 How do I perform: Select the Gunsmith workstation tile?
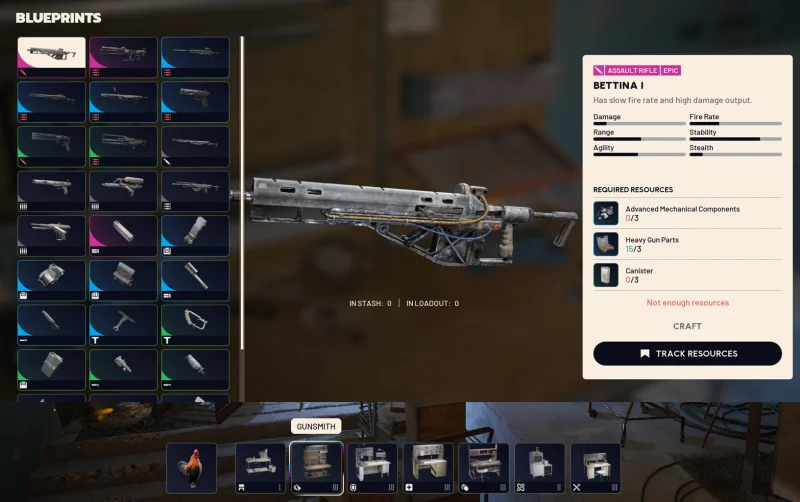click(x=316, y=468)
